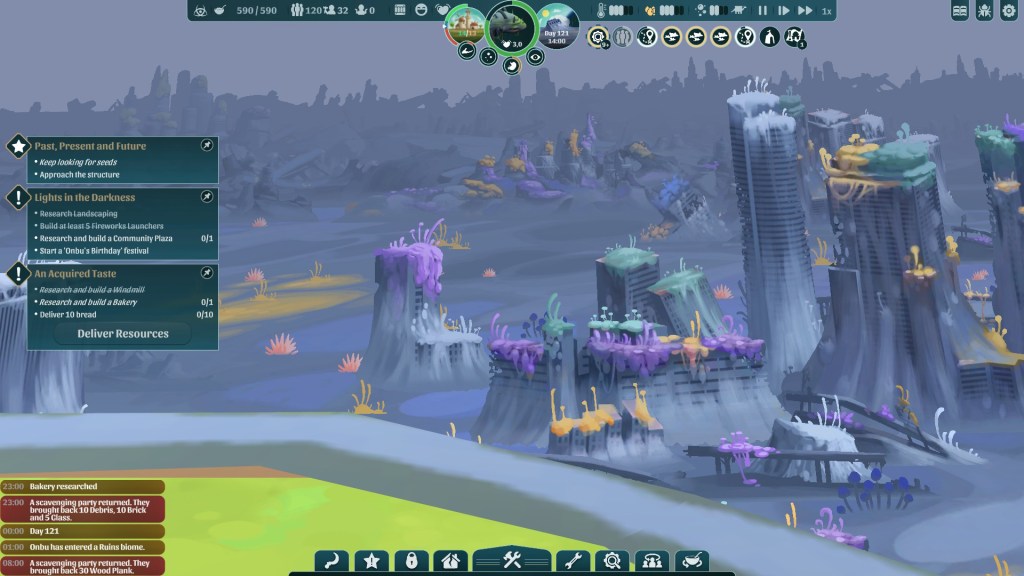Screen dimensions: 1024x576
Task: Pause the game
Action: [763, 11]
